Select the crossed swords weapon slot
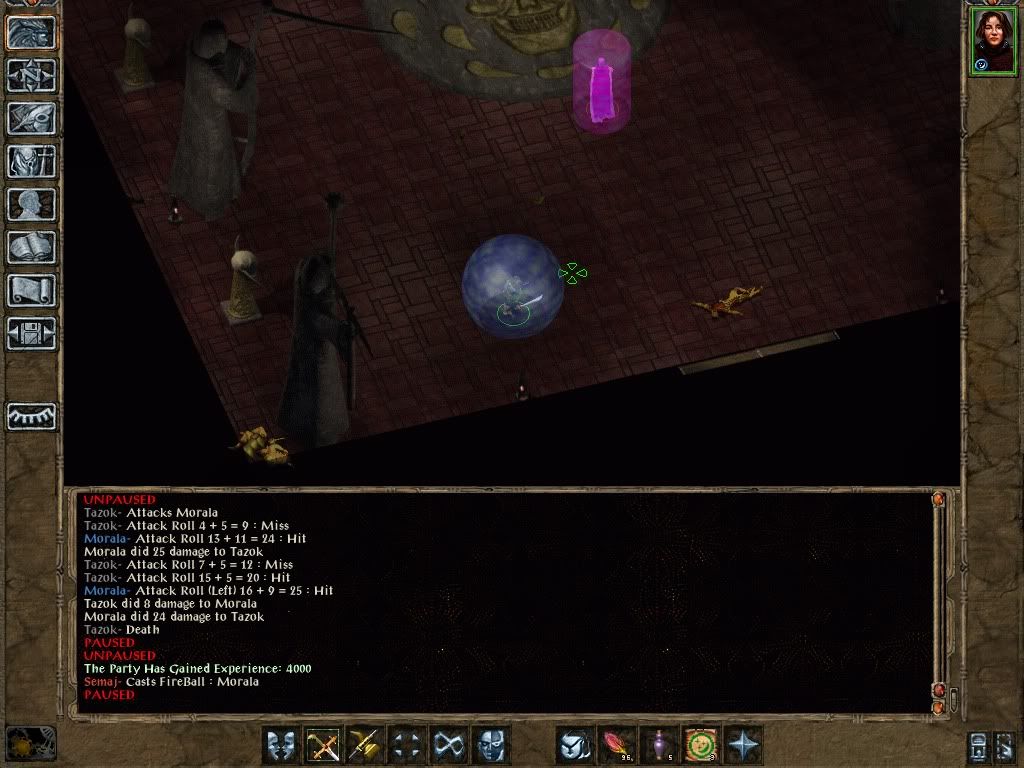 pyautogui.click(x=324, y=745)
